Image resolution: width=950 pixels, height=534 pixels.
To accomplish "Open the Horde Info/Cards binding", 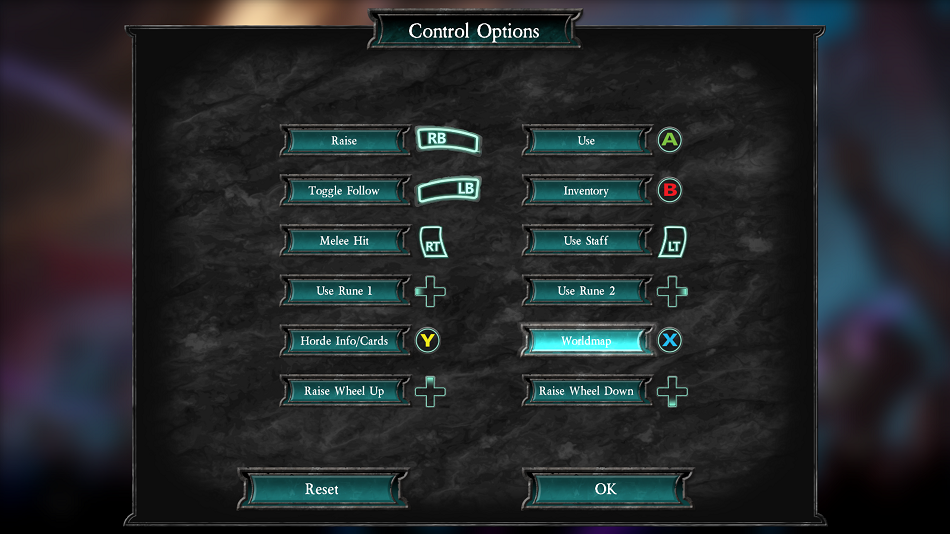I will tap(344, 341).
